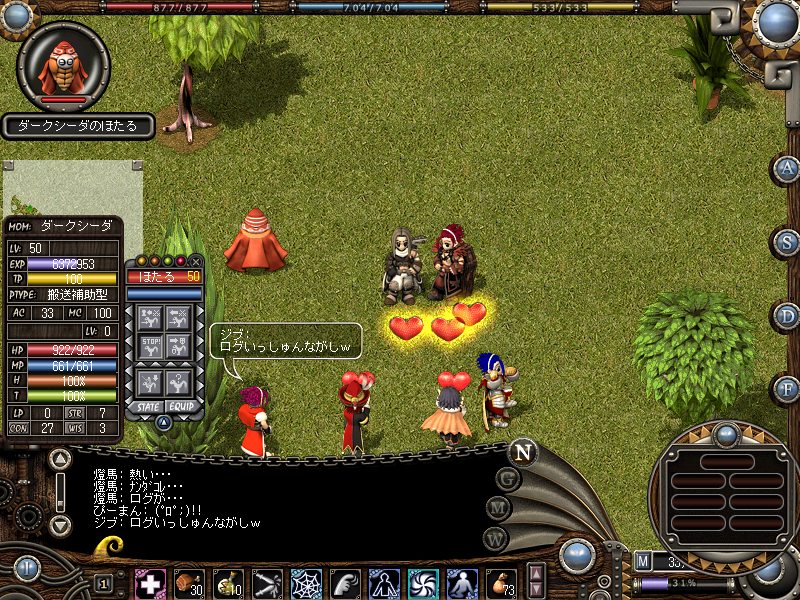This screenshot has height=600, width=800.
Task: Switch chat to the N channel
Action: 521,452
